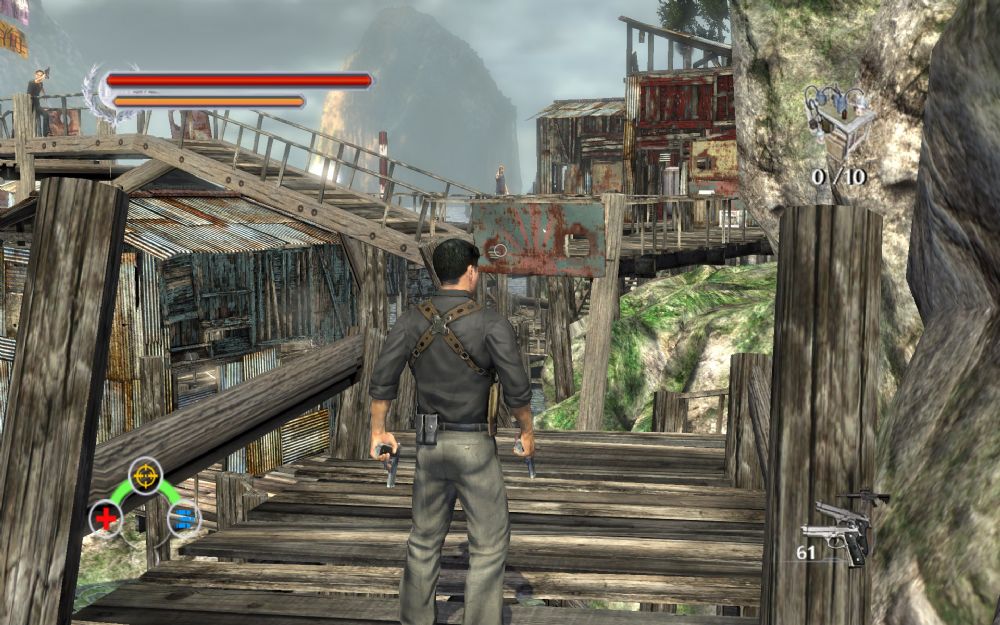Use the red cross health boost ability
Screen dimensions: 1000x625
click(106, 518)
